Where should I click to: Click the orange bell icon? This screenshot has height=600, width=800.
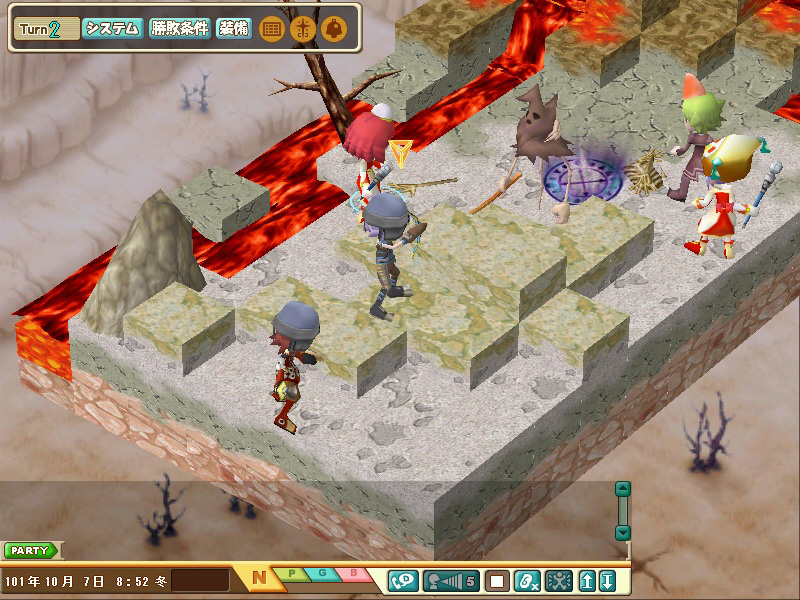click(x=333, y=29)
